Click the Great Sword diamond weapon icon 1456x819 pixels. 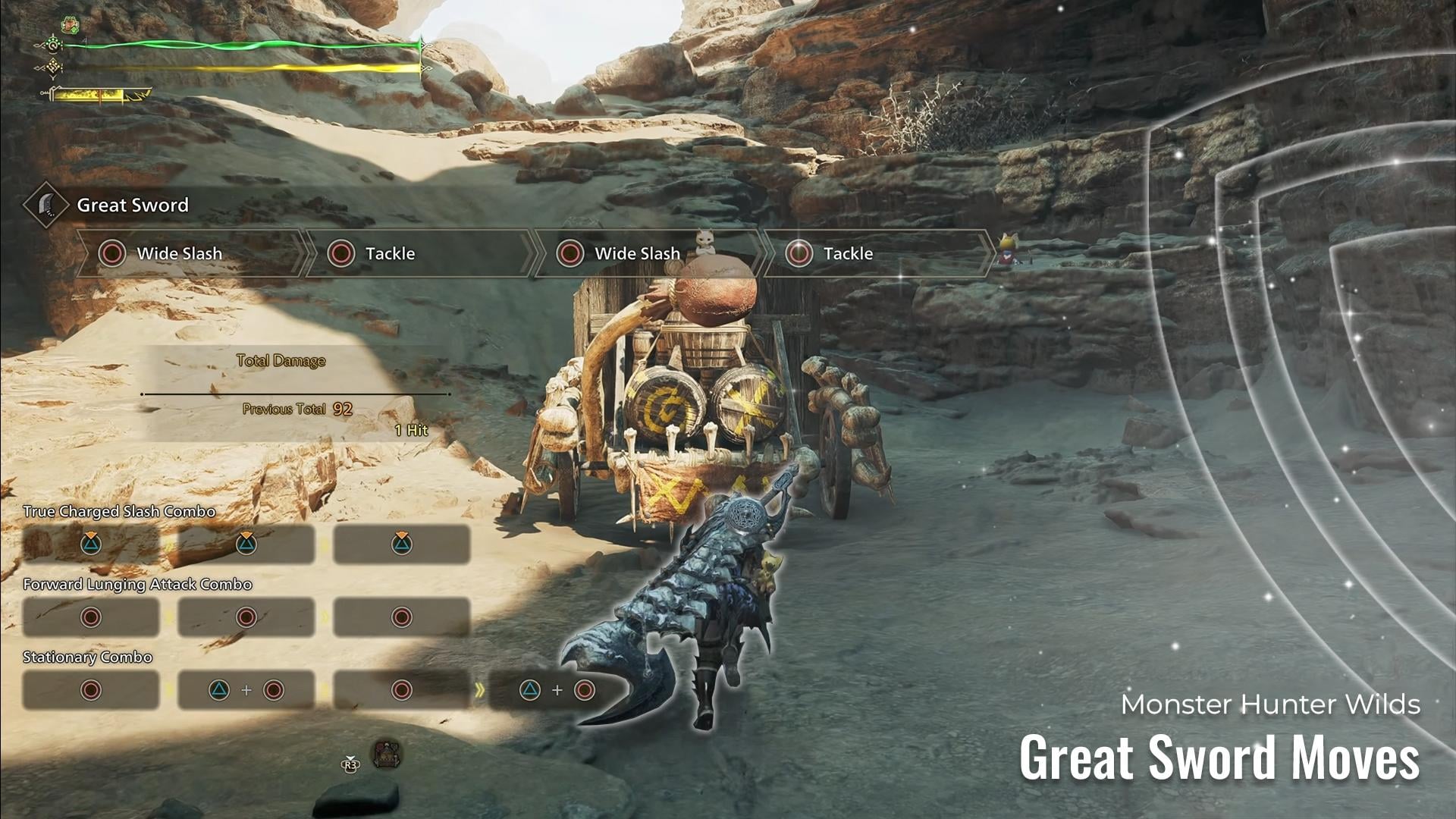[x=46, y=205]
